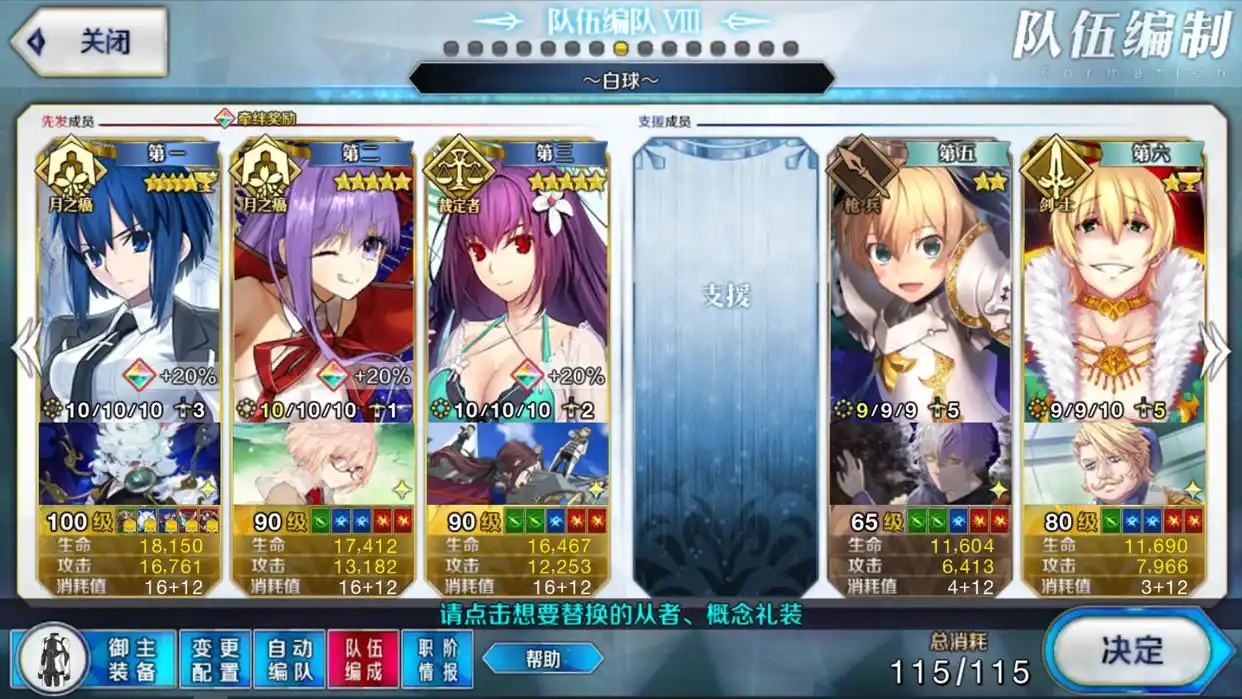
Task: Click the 变更配置 button
Action: (216, 659)
